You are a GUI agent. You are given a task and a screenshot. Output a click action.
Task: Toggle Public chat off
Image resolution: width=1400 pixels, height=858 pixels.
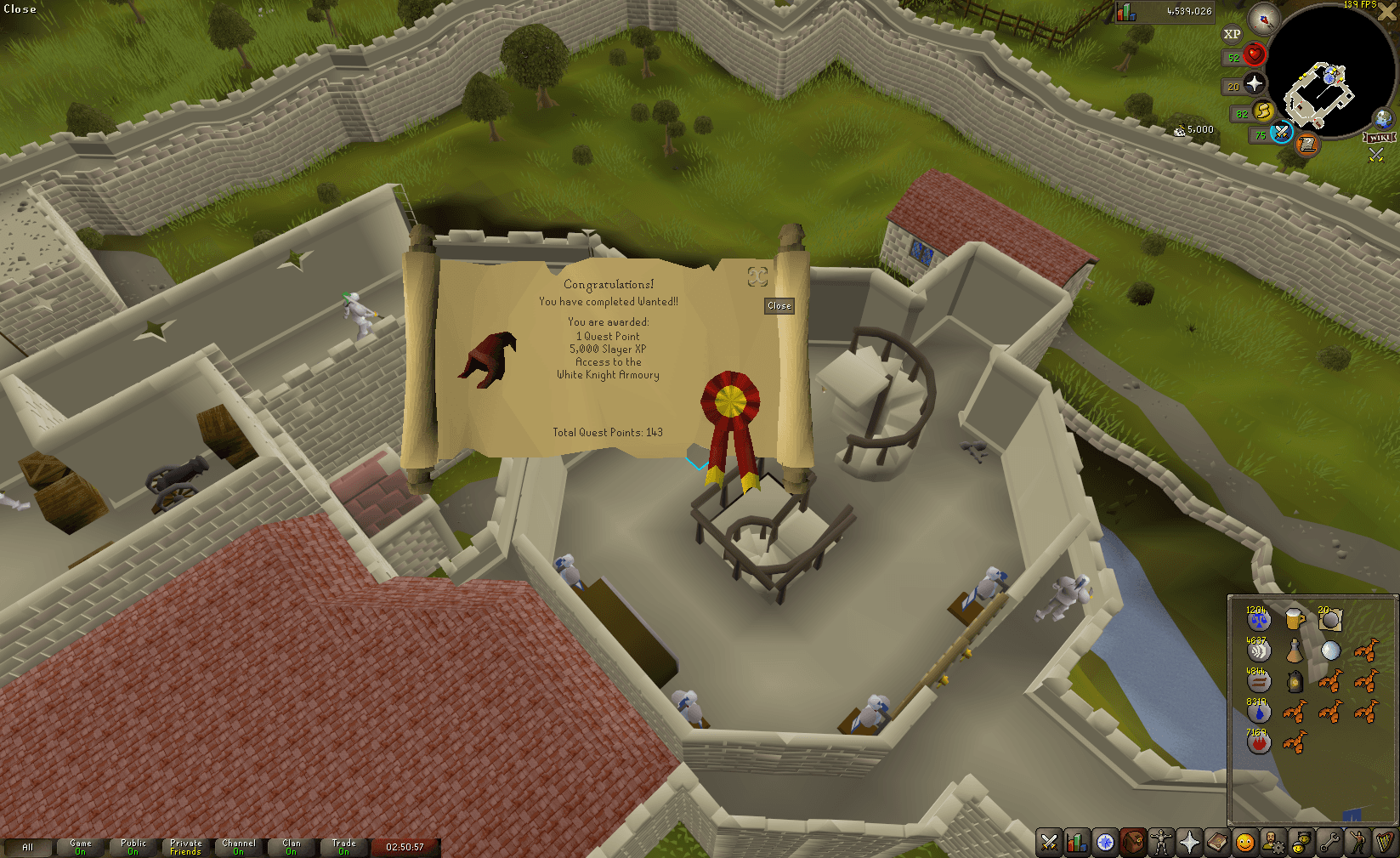point(133,845)
